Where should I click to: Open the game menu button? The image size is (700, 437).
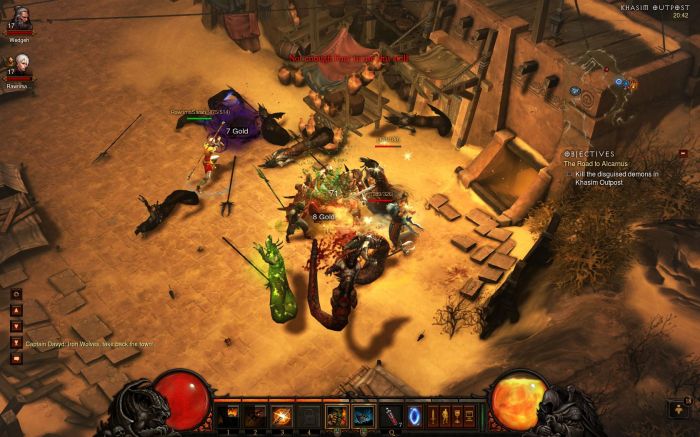(470, 414)
